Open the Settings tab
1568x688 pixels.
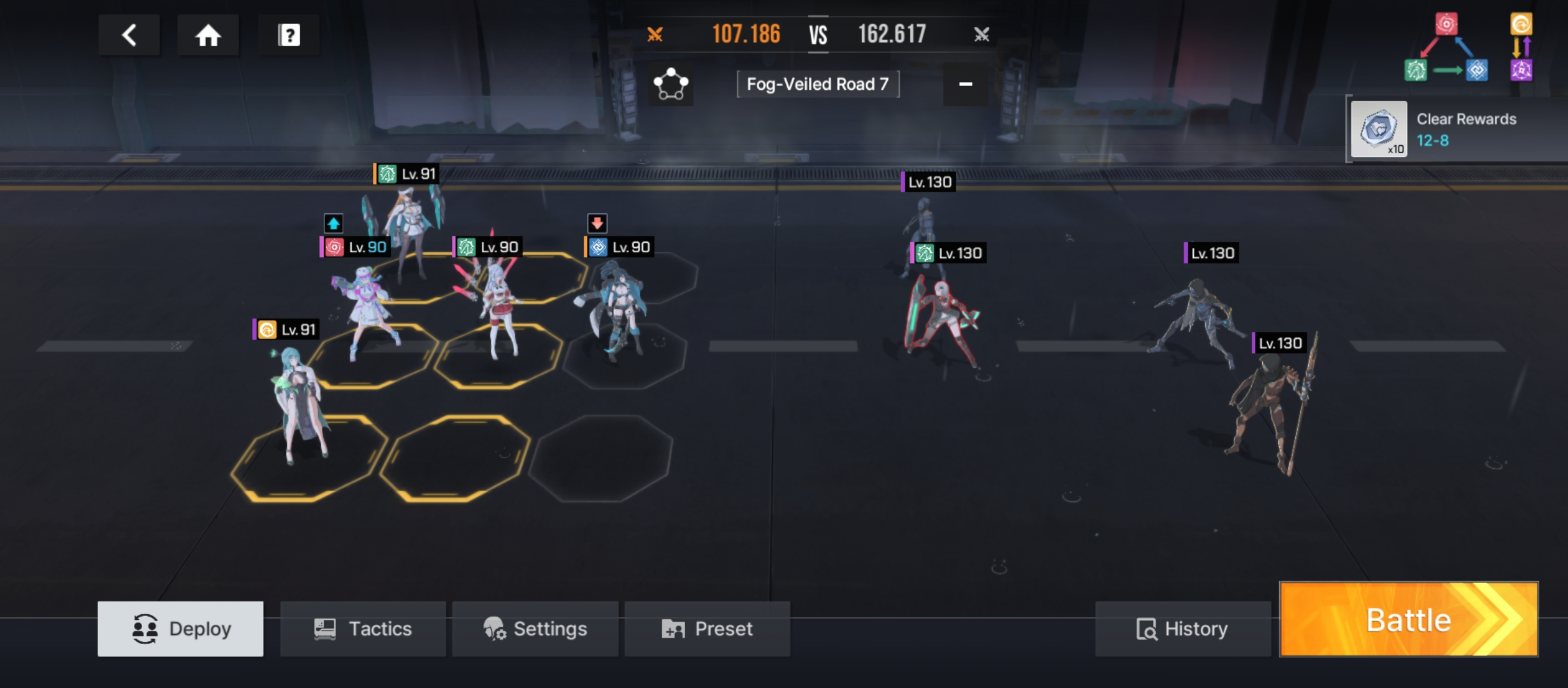535,629
